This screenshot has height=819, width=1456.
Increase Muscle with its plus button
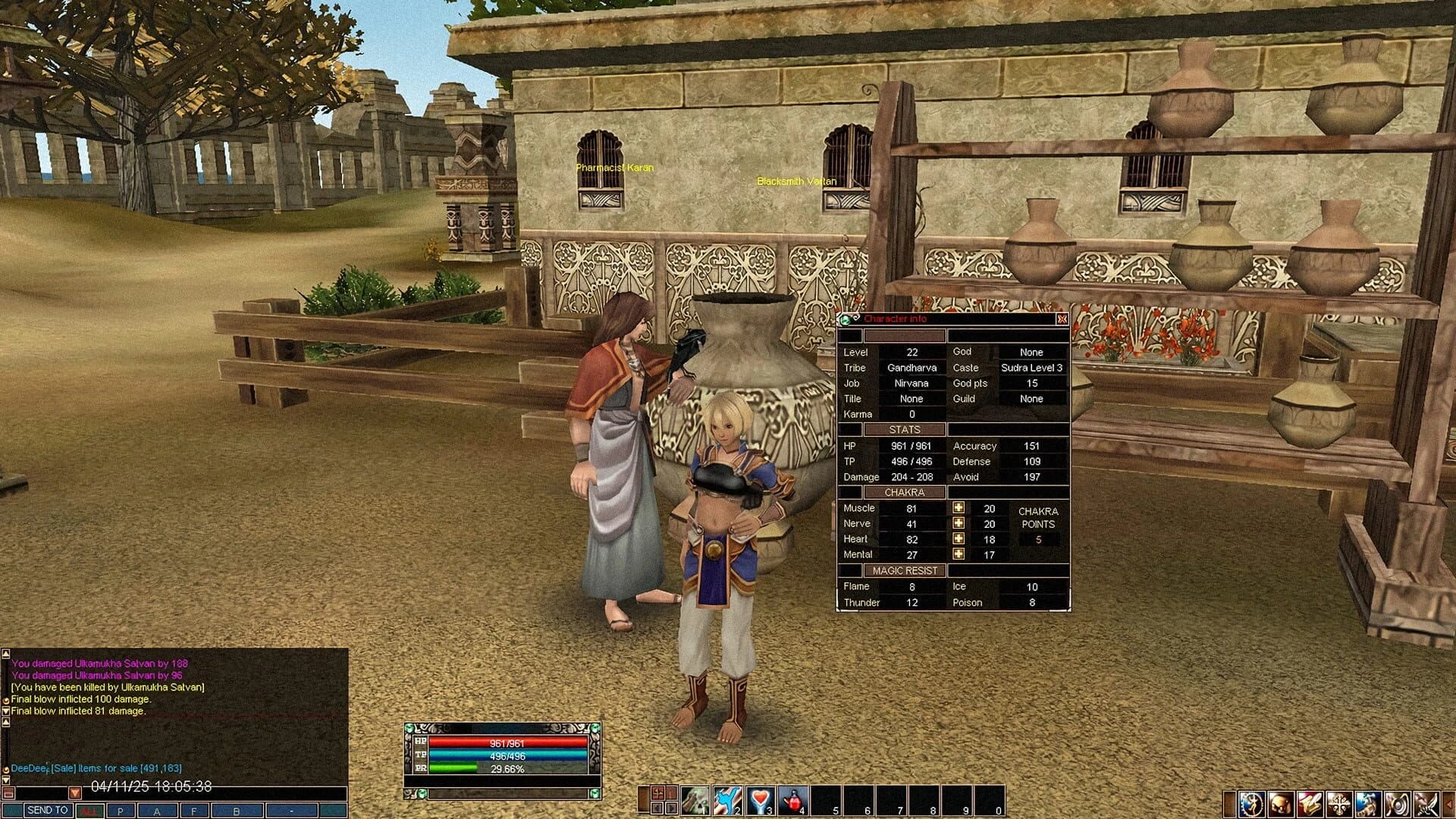tap(958, 507)
